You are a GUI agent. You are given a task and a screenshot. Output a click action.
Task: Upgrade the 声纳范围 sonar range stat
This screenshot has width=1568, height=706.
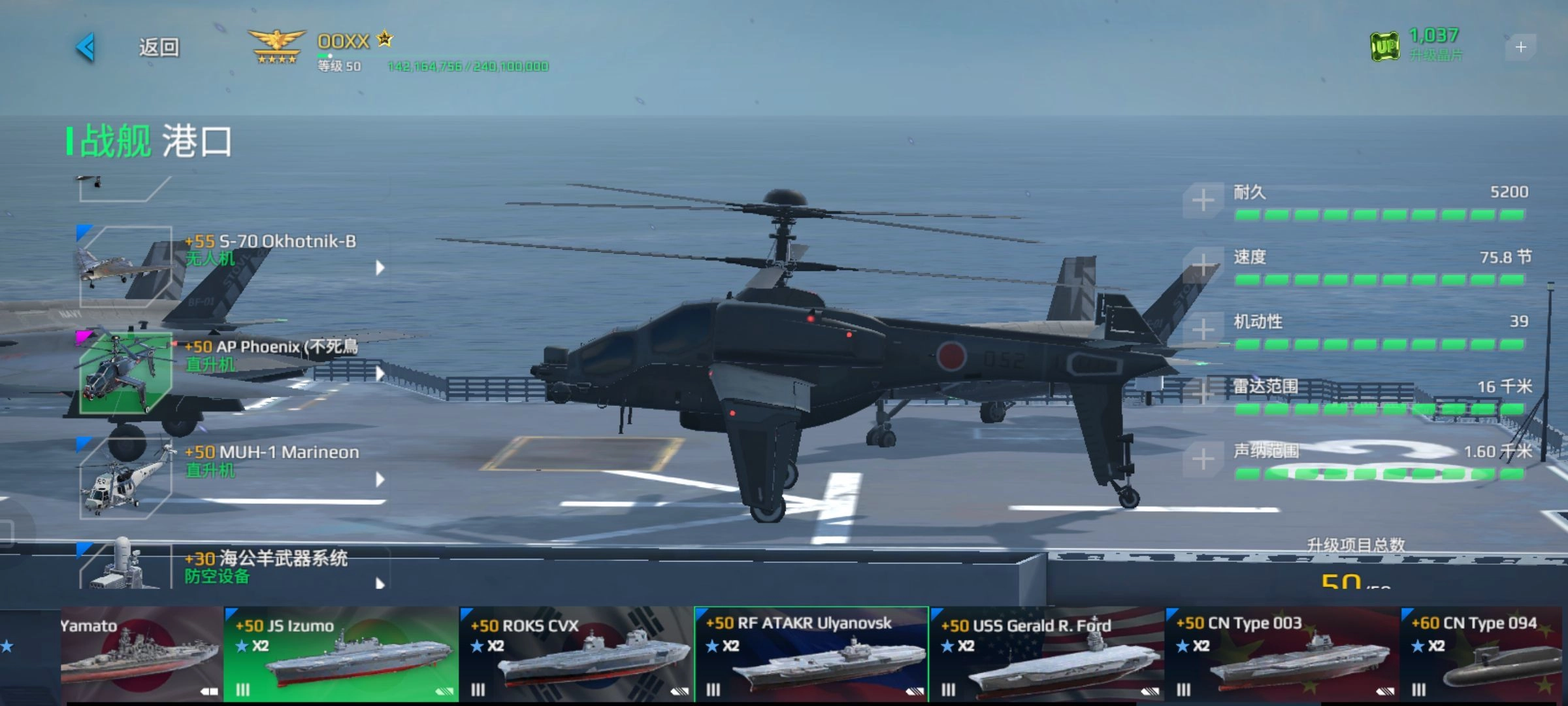click(1203, 459)
